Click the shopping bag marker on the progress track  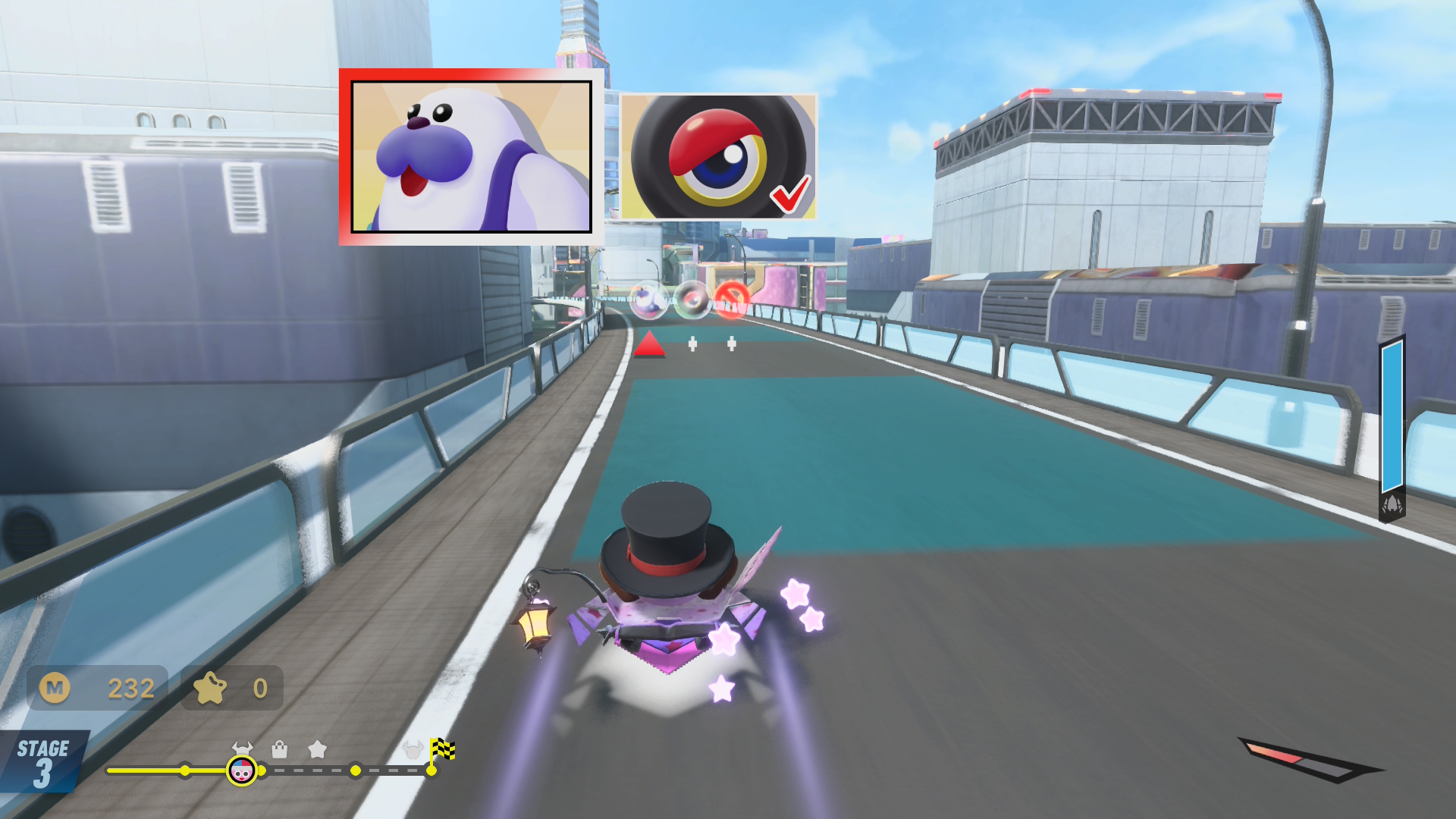280,750
